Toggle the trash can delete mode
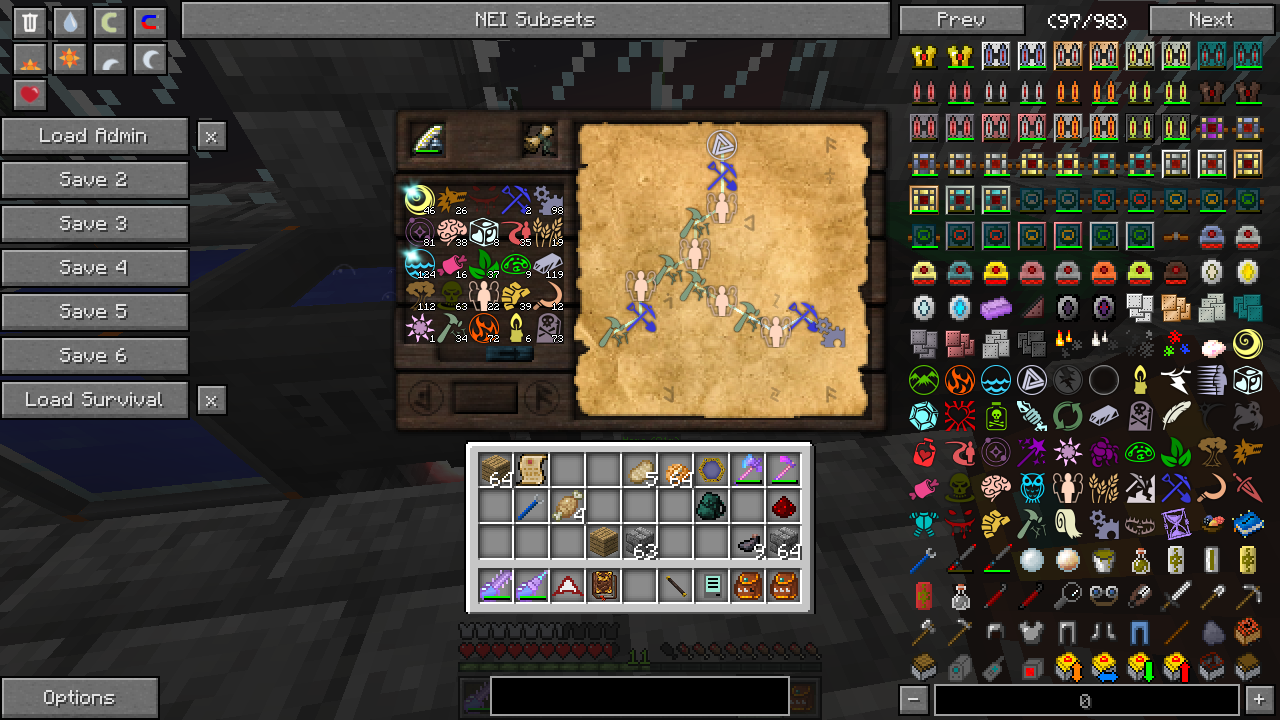 click(30, 23)
